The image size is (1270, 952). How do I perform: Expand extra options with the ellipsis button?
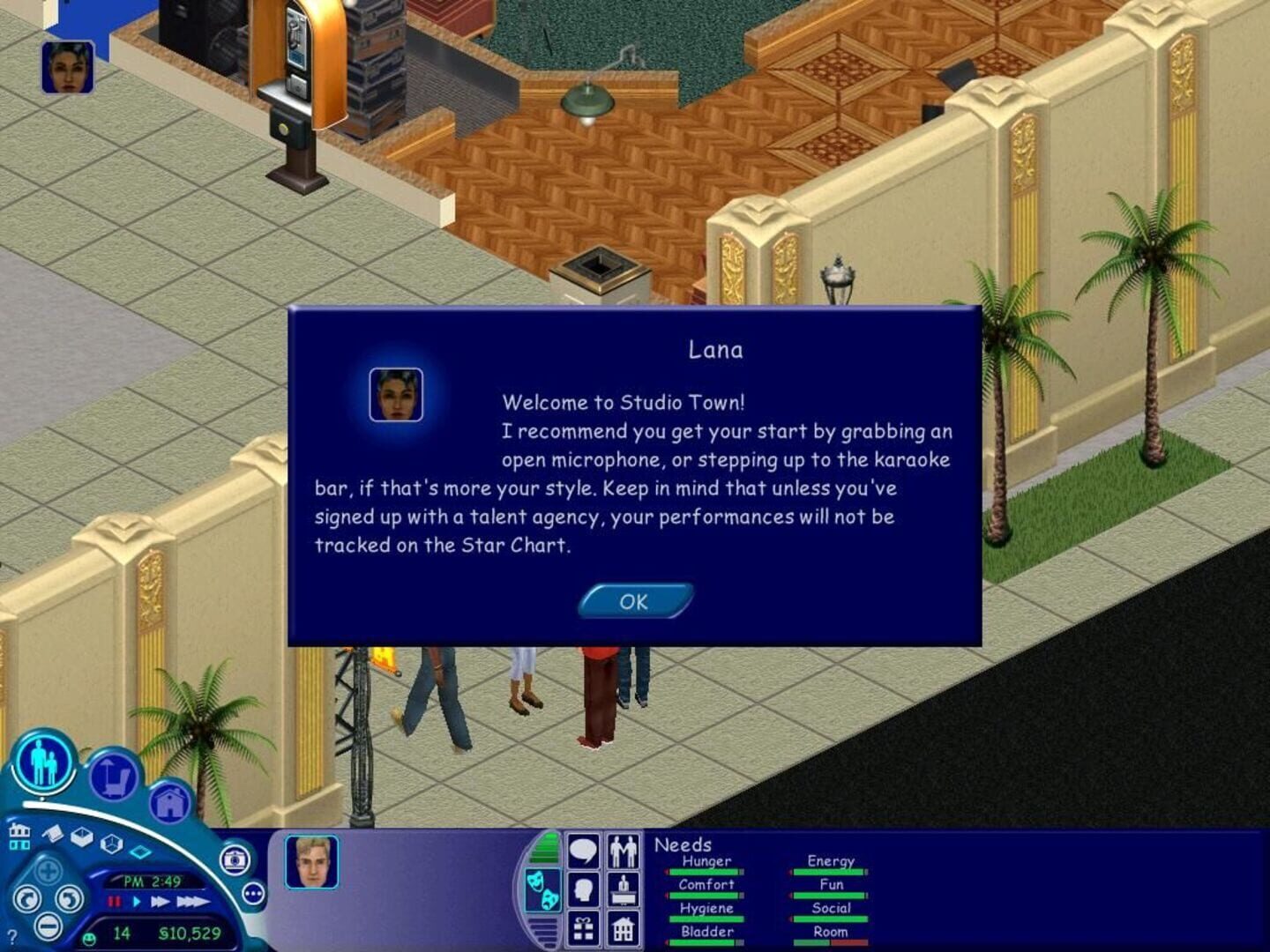(x=253, y=896)
